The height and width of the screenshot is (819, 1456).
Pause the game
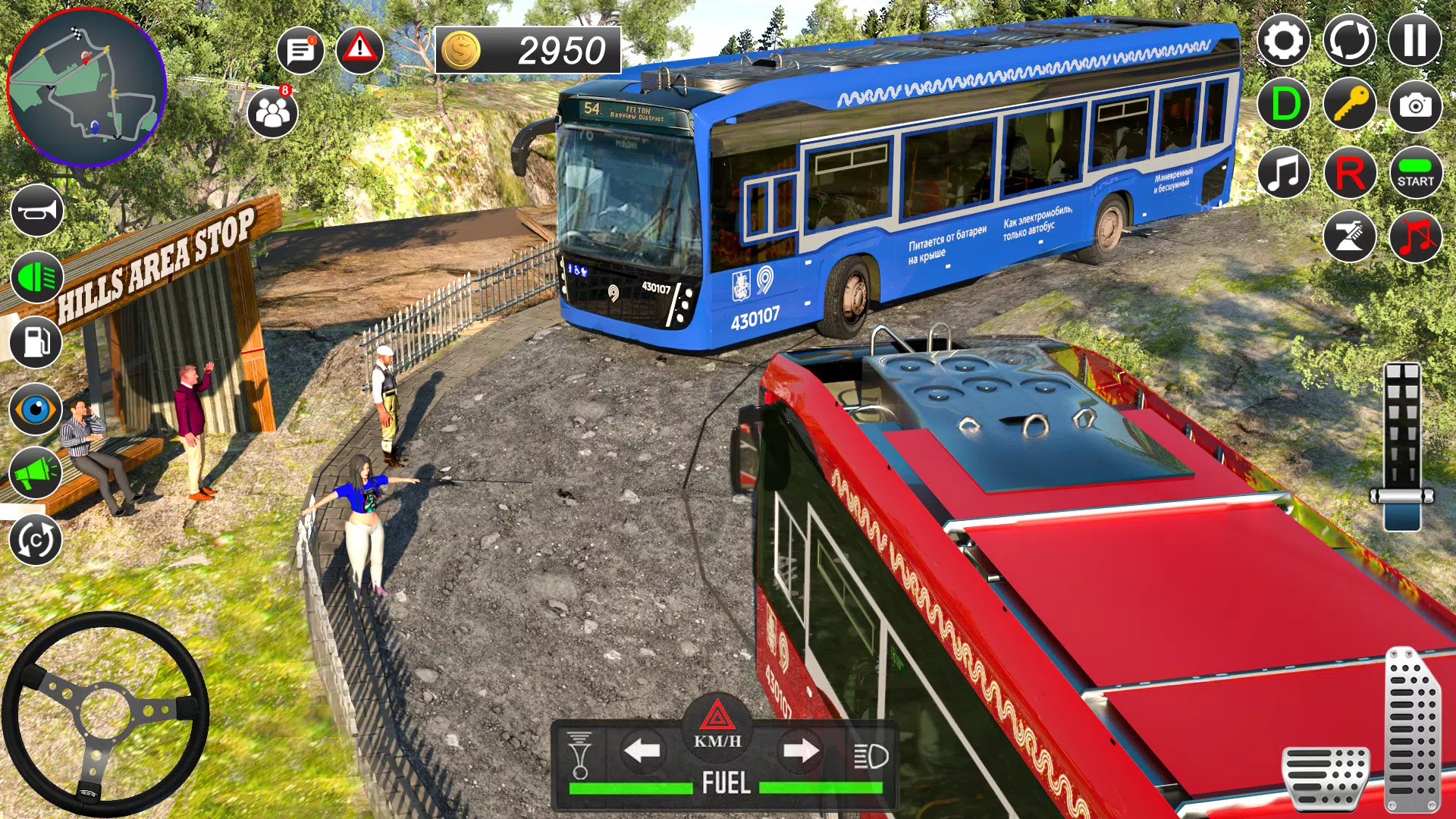click(x=1414, y=40)
